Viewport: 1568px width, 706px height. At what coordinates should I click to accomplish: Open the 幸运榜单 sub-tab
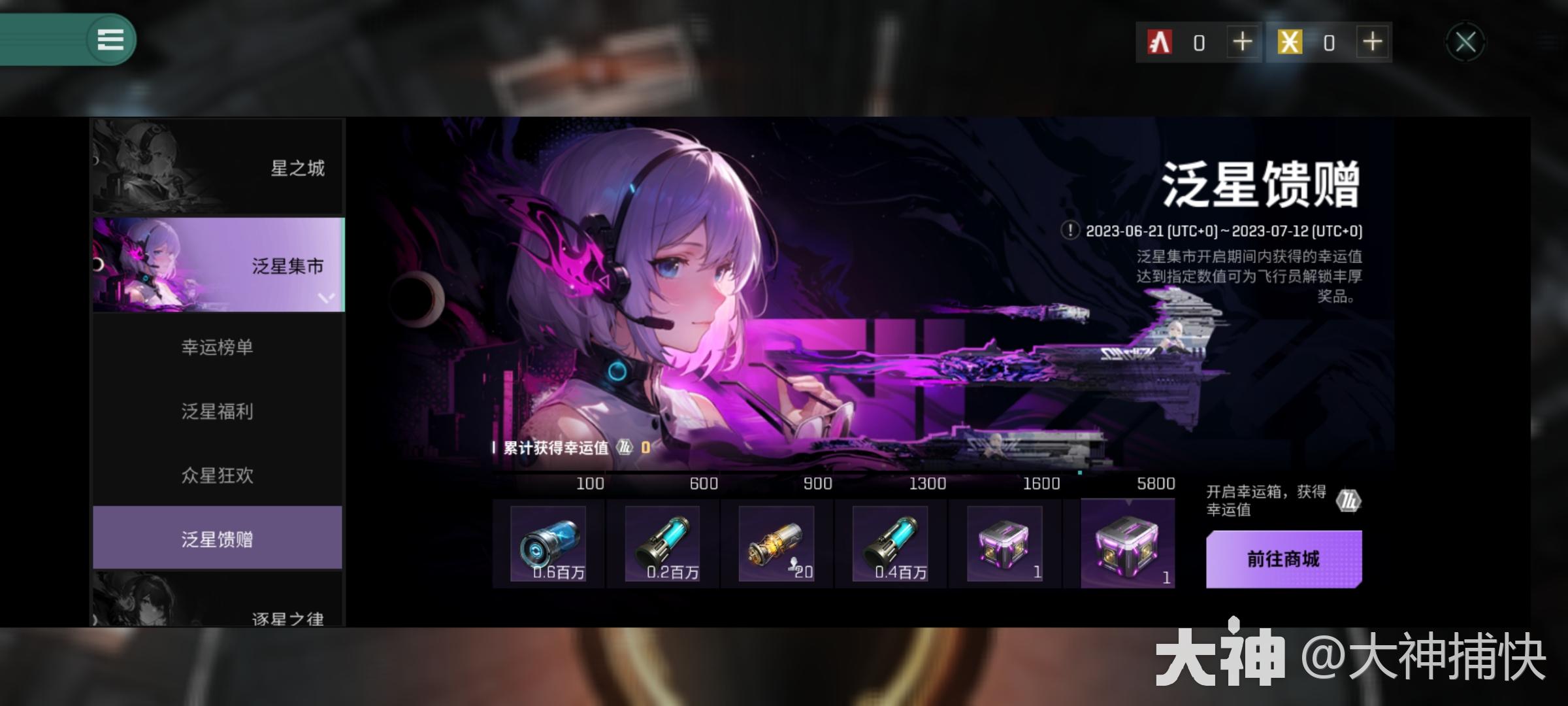[x=218, y=347]
